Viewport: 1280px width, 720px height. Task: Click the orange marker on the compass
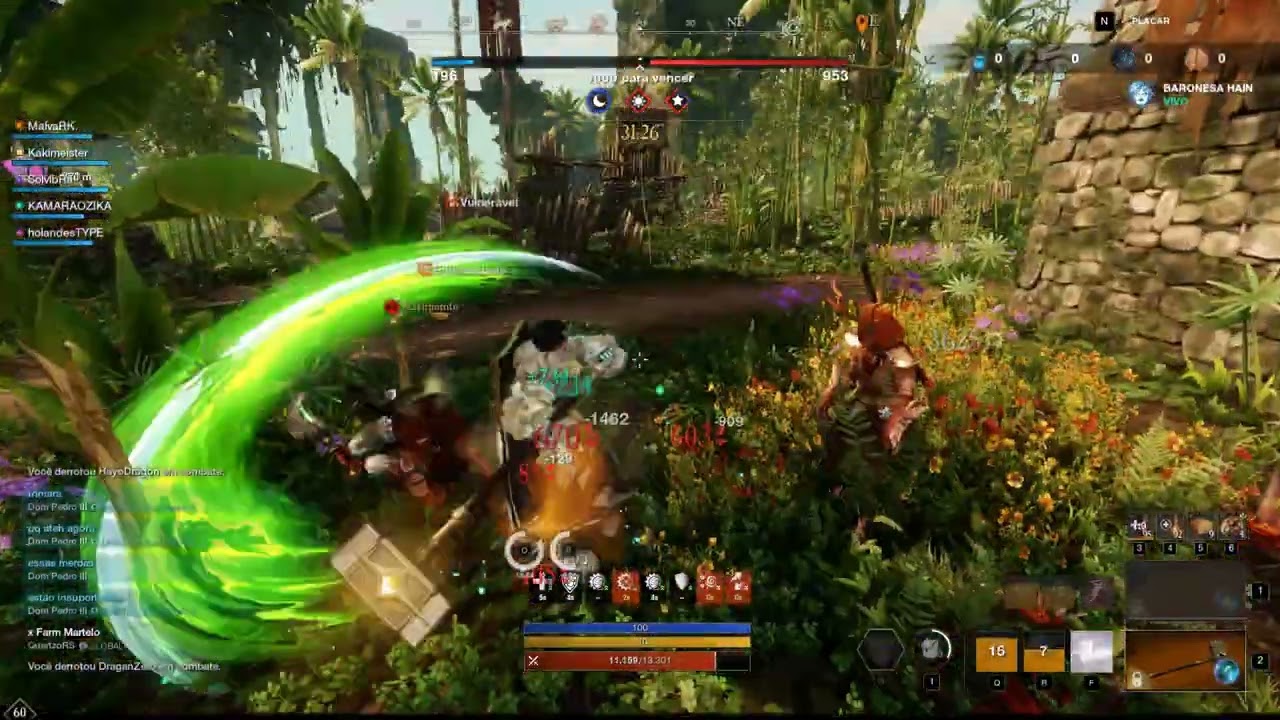click(862, 21)
